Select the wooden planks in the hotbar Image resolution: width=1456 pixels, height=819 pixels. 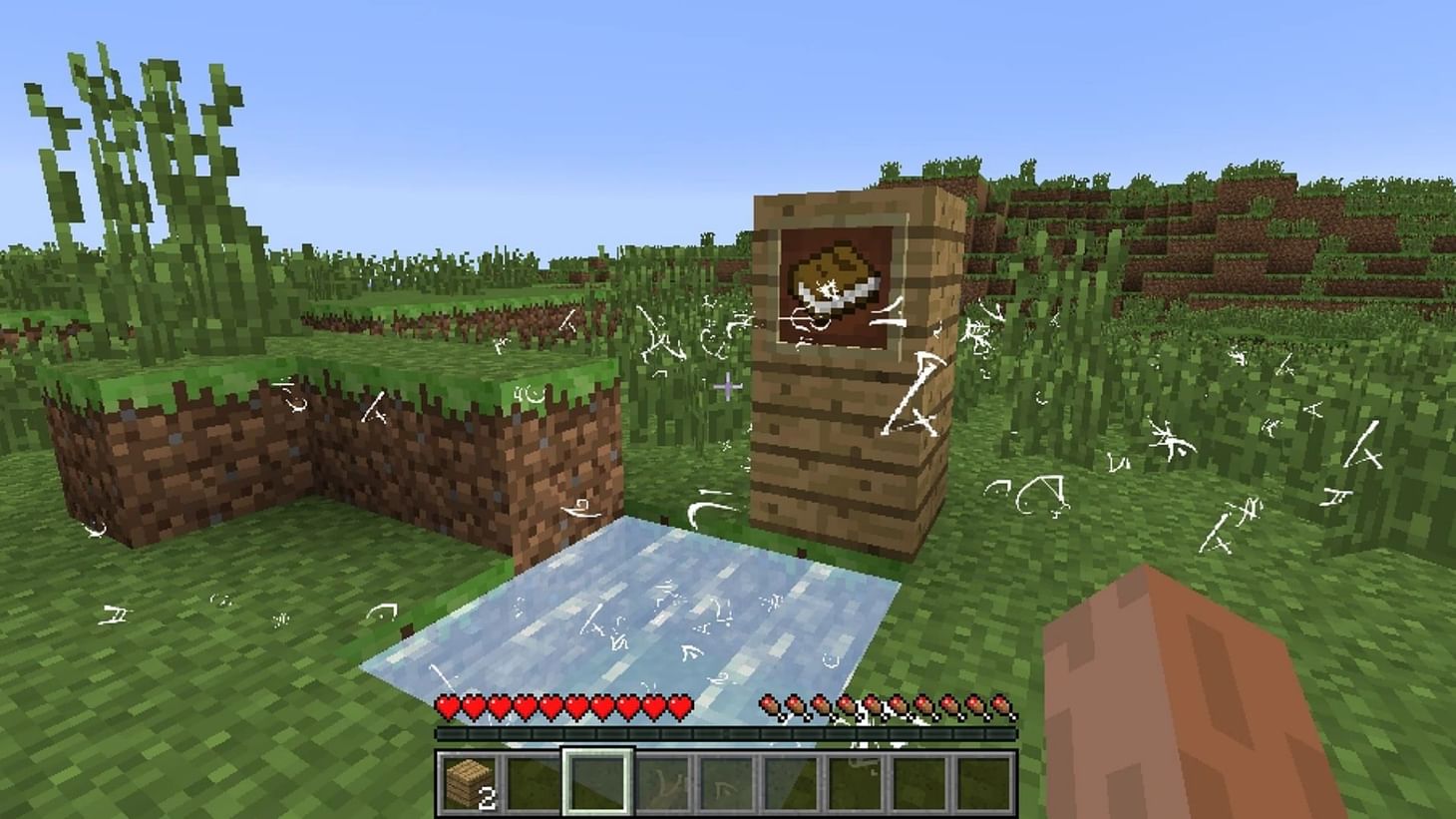coord(469,780)
